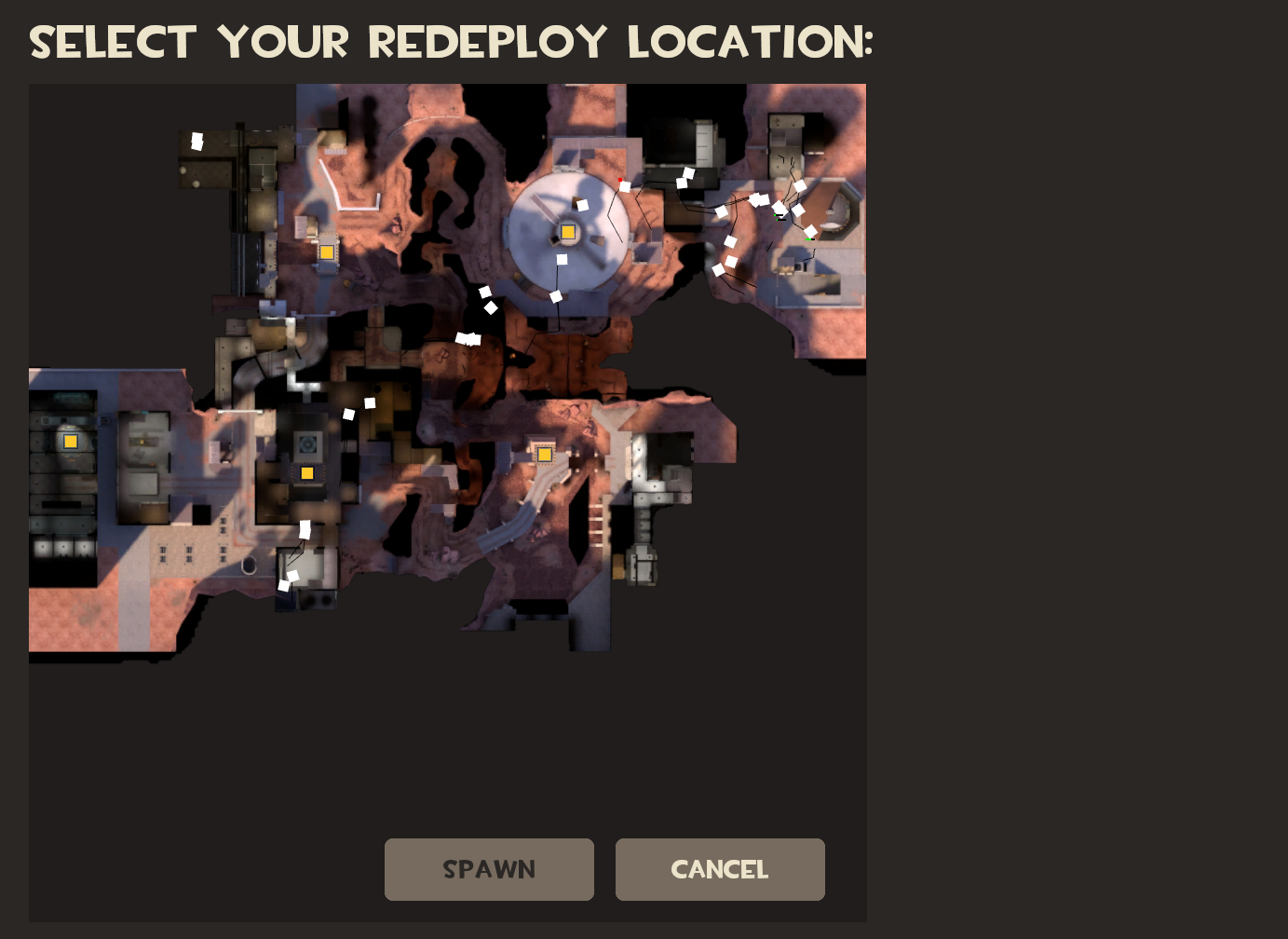Viewport: 1288px width, 939px height.
Task: Select the spawn marker on the dark central rooftop
Action: coord(307,473)
